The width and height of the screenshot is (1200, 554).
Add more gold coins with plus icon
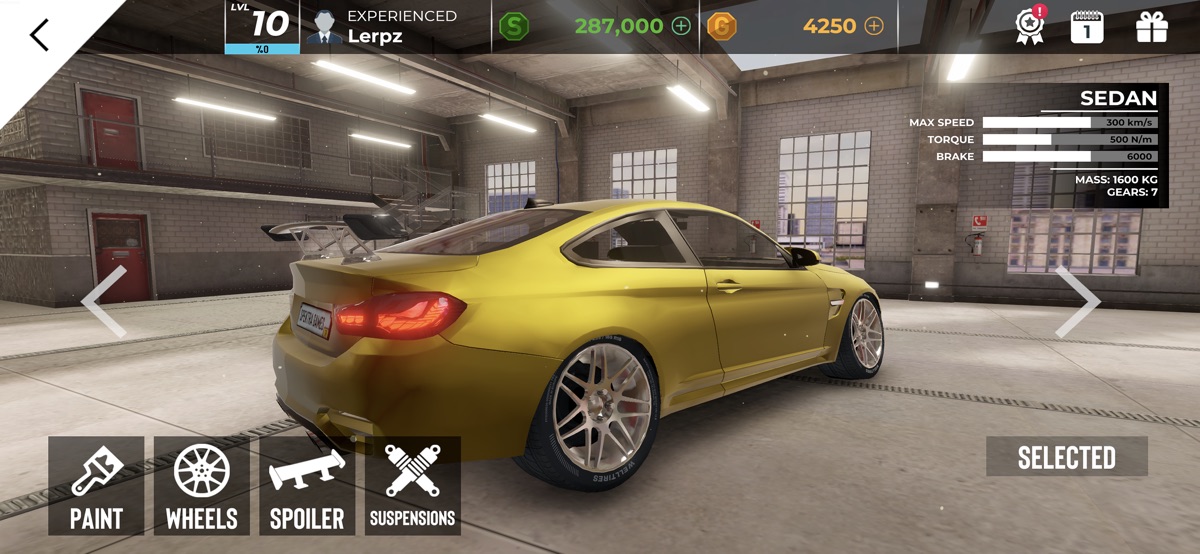pyautogui.click(x=873, y=26)
